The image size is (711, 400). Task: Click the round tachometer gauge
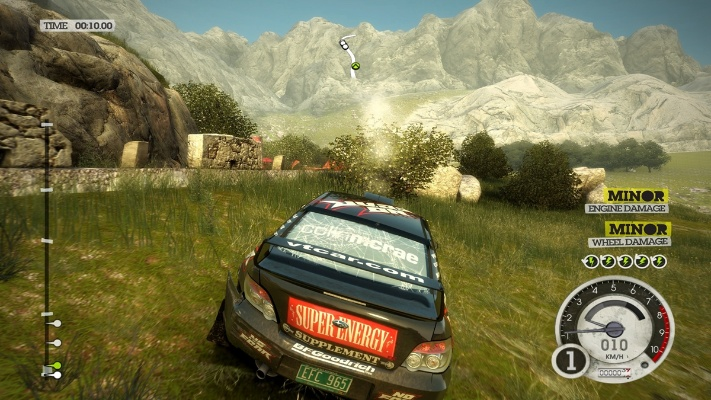612,328
